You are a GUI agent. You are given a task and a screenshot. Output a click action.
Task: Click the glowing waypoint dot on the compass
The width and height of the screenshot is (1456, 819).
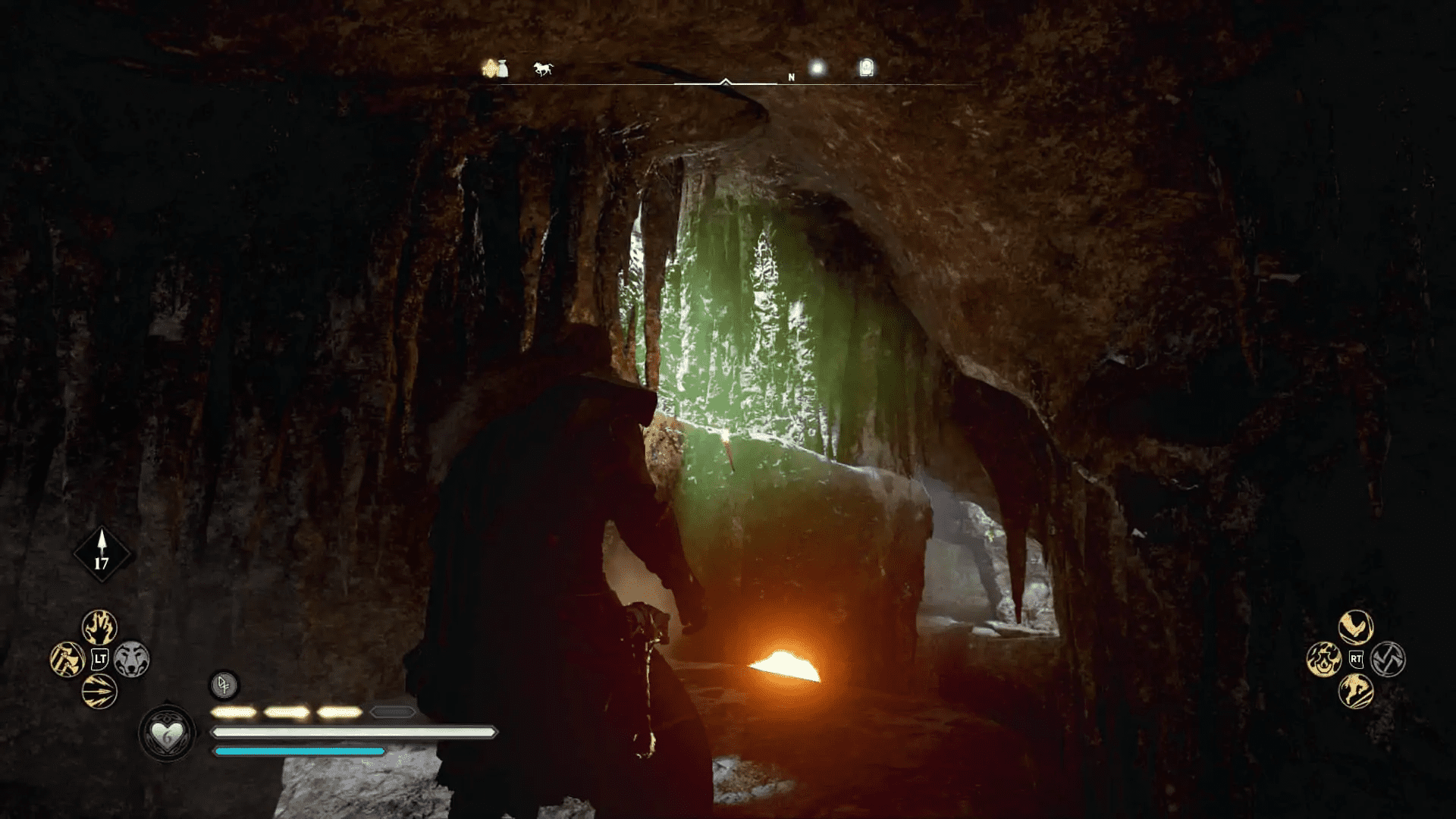[x=817, y=69]
